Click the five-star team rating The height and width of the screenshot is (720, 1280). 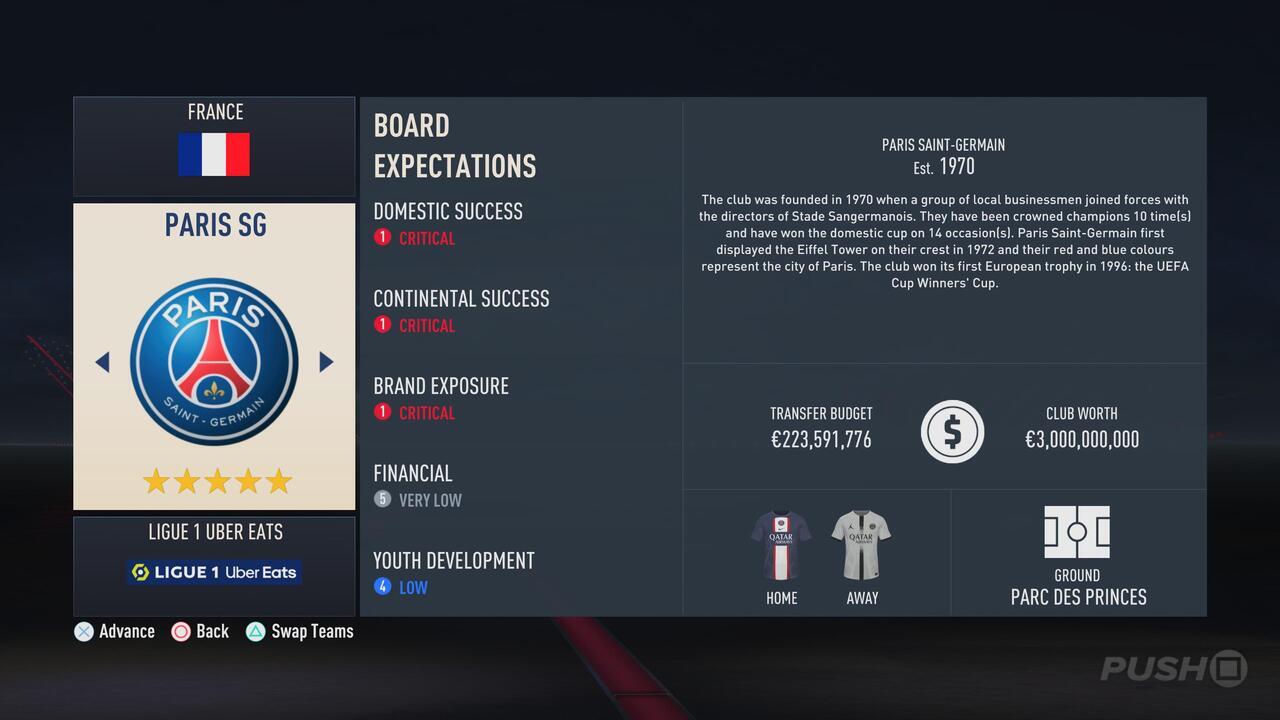point(214,481)
